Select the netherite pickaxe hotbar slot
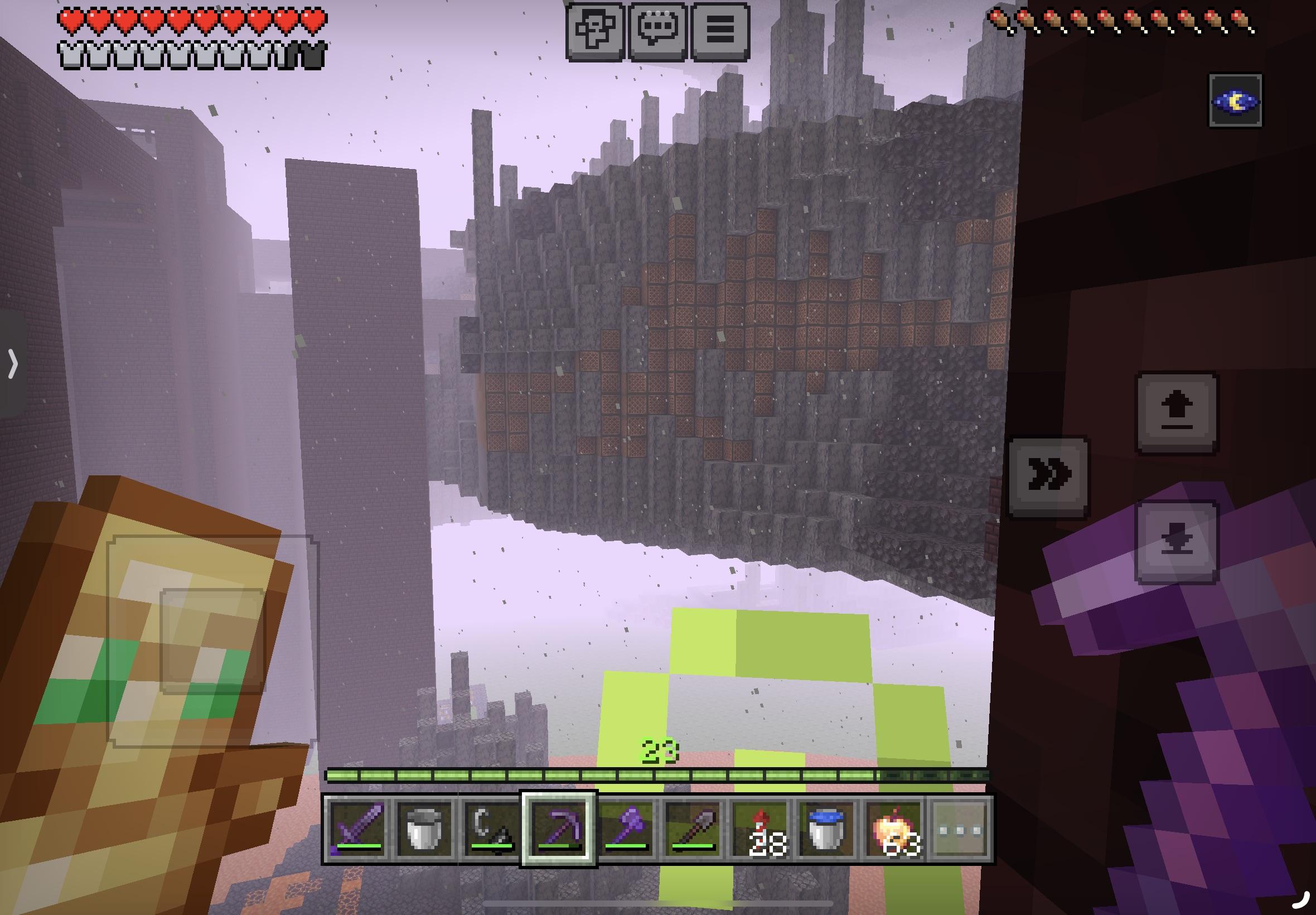 (559, 829)
